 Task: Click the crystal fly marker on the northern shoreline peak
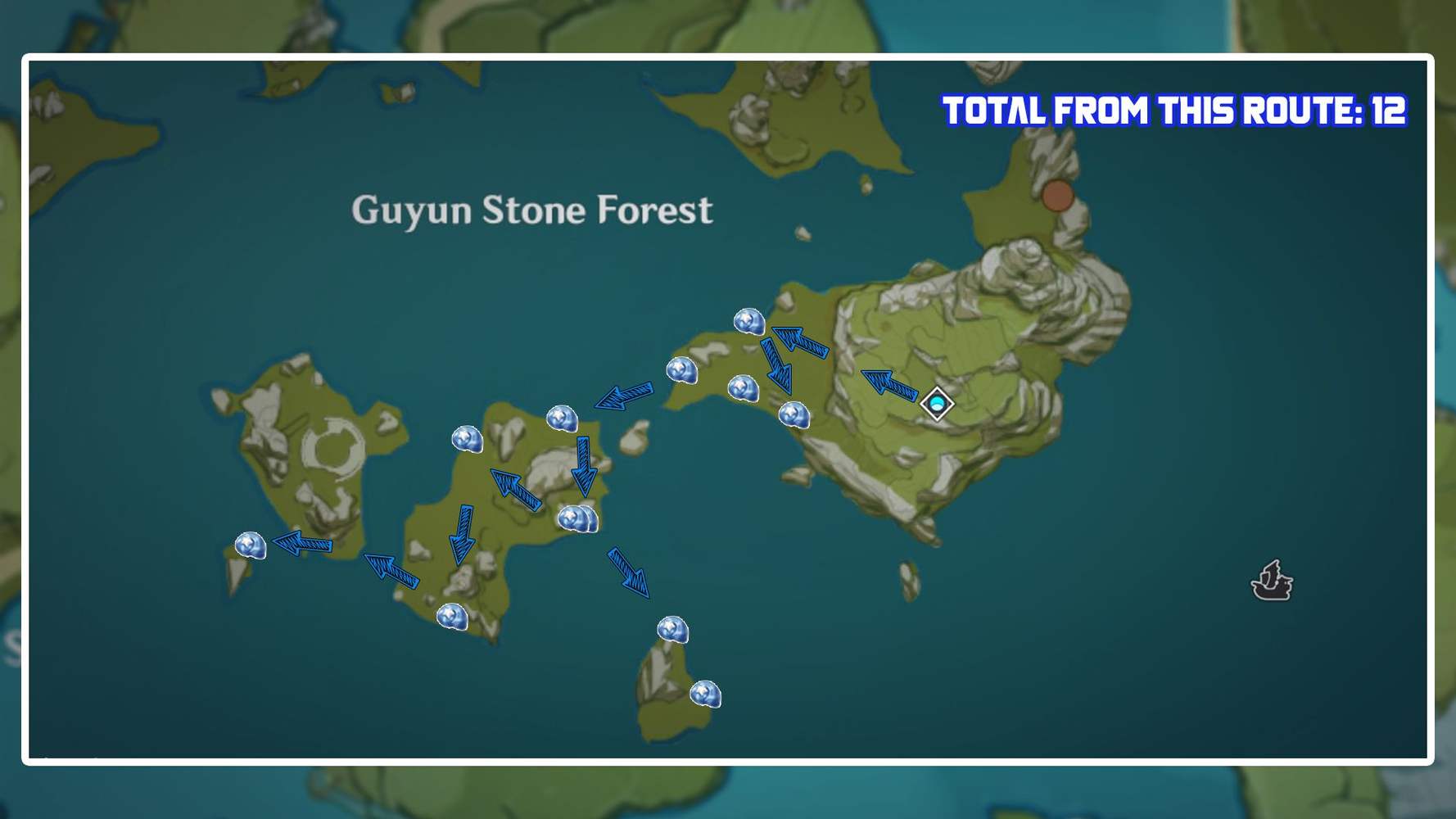(749, 322)
